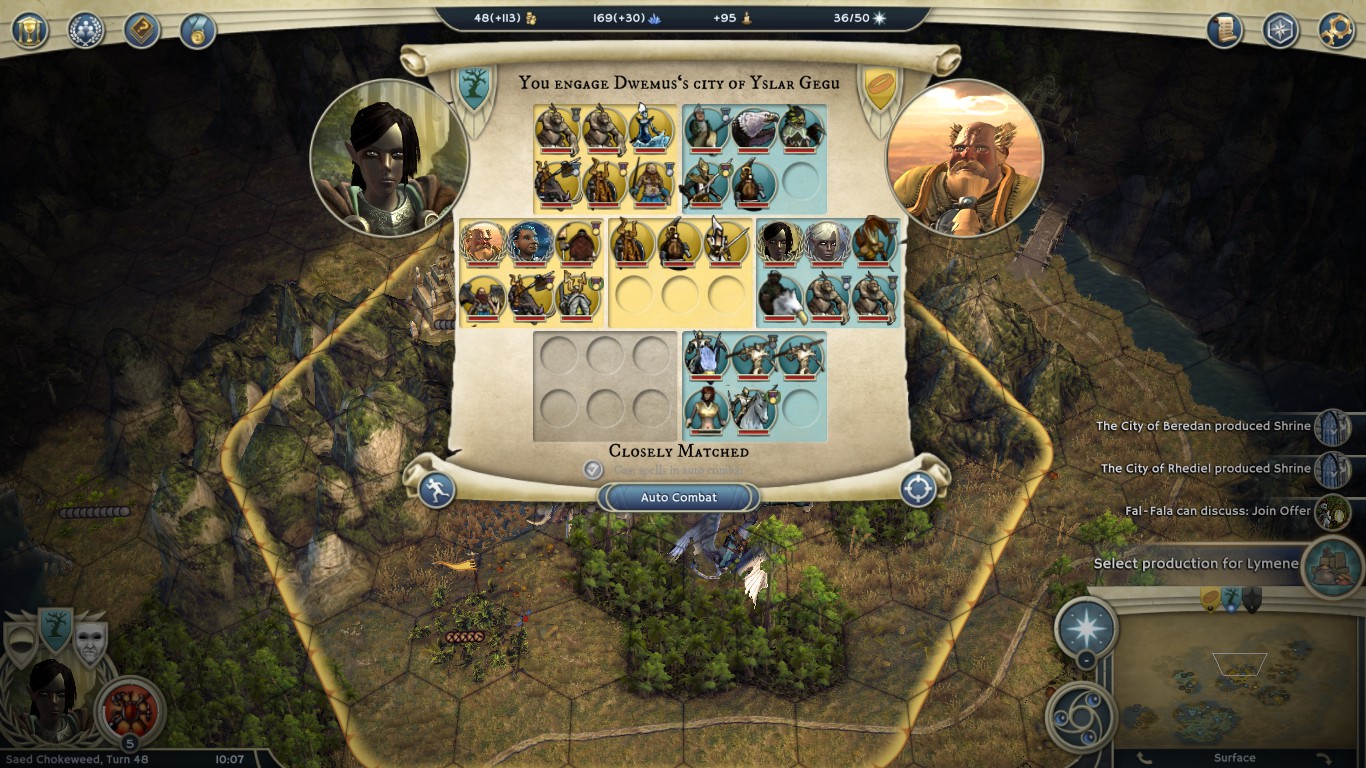Click the hourglass icon in top-left bar

coord(30,29)
